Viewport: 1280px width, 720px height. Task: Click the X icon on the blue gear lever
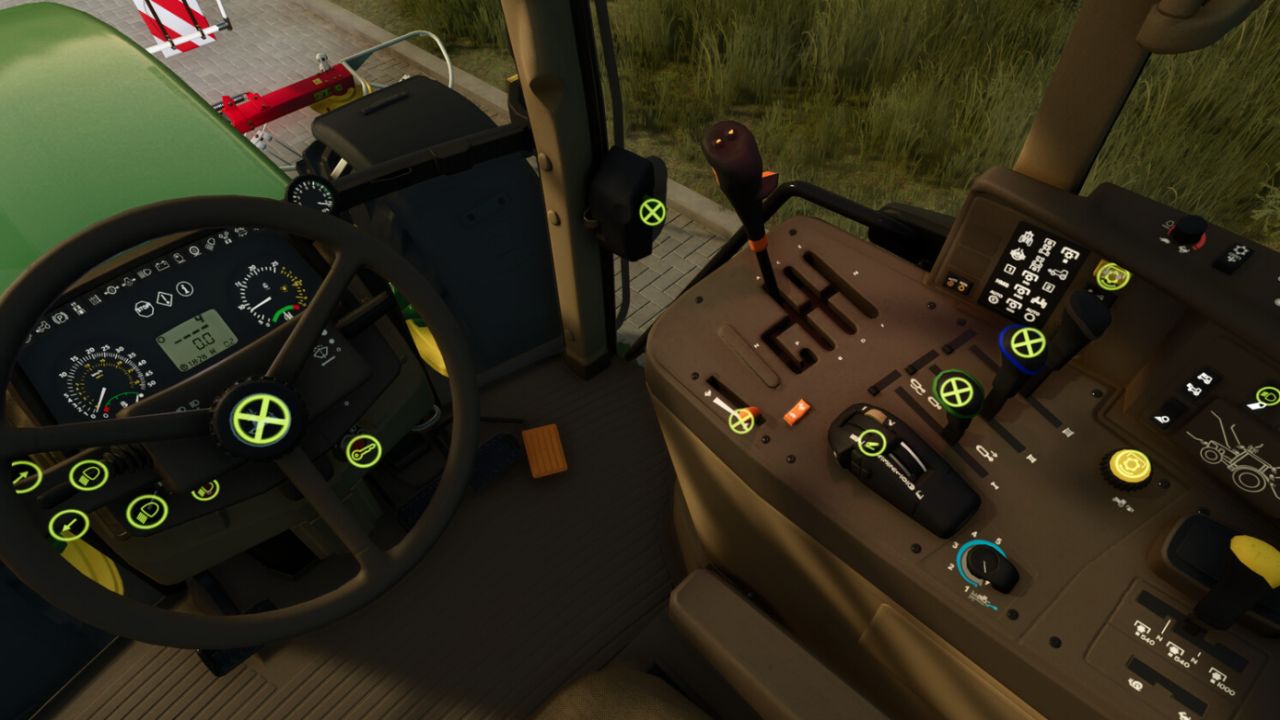tap(1026, 344)
